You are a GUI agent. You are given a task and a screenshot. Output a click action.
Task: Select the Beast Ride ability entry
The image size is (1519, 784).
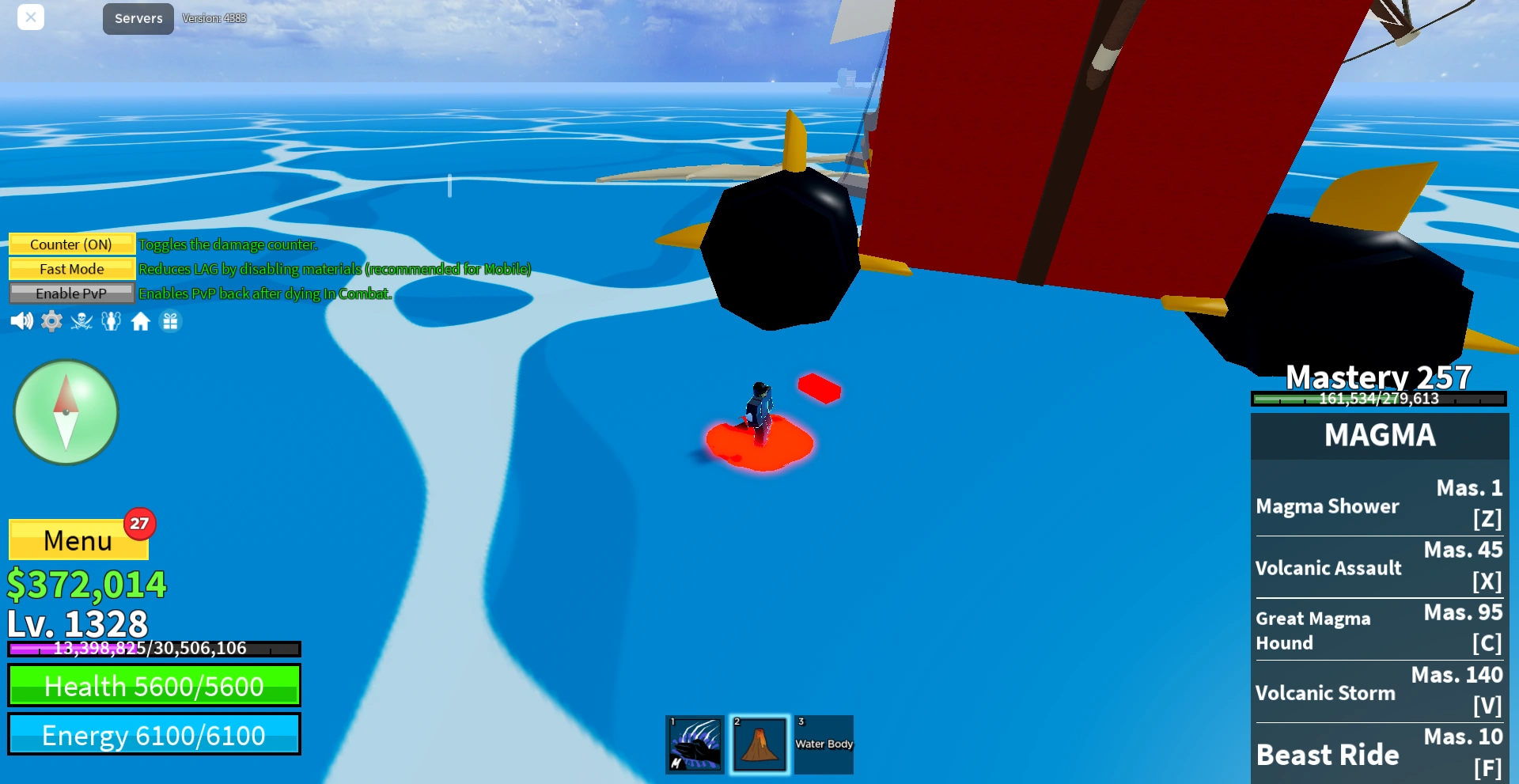point(1379,753)
